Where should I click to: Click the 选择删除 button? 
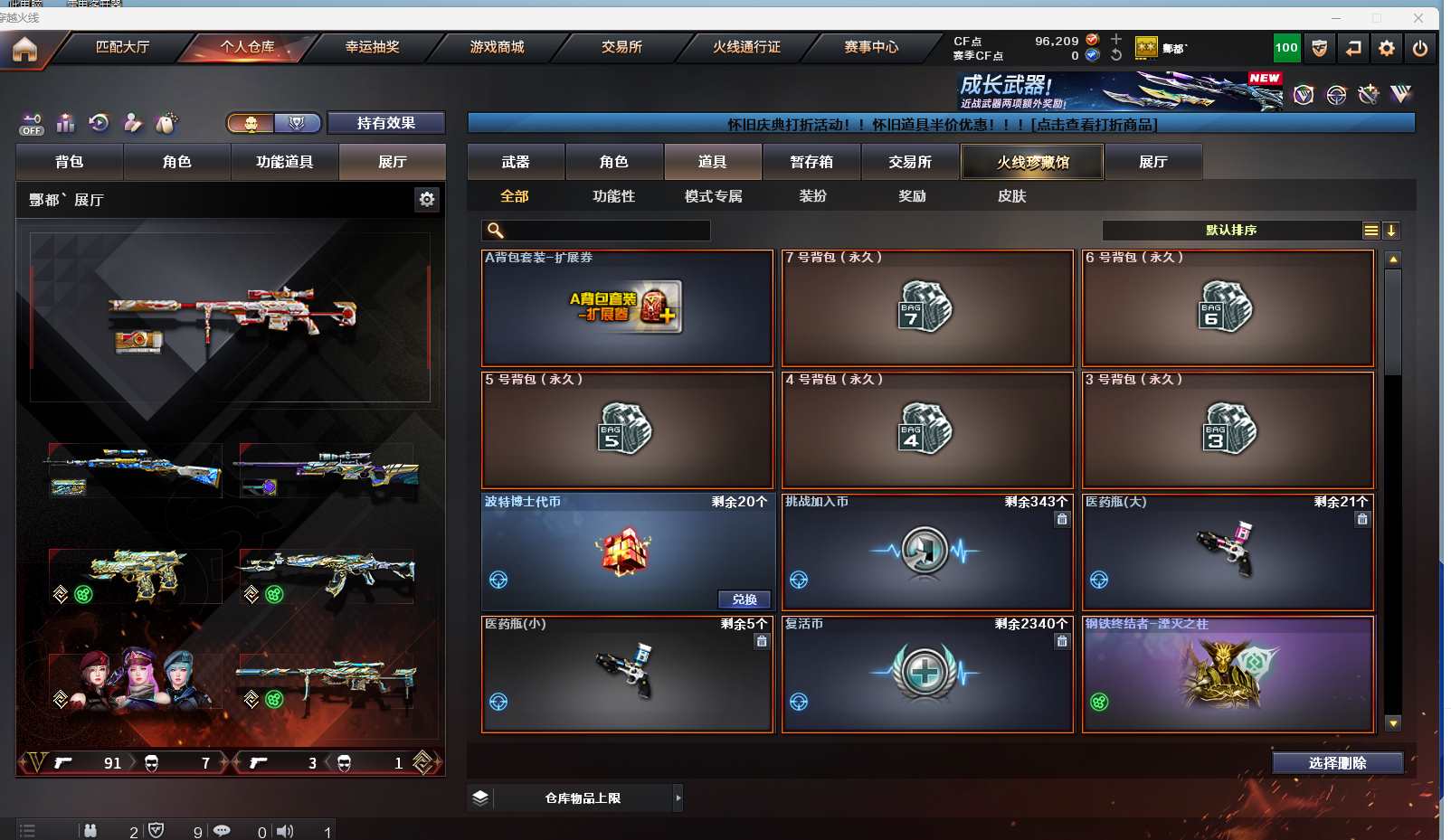point(1337,763)
